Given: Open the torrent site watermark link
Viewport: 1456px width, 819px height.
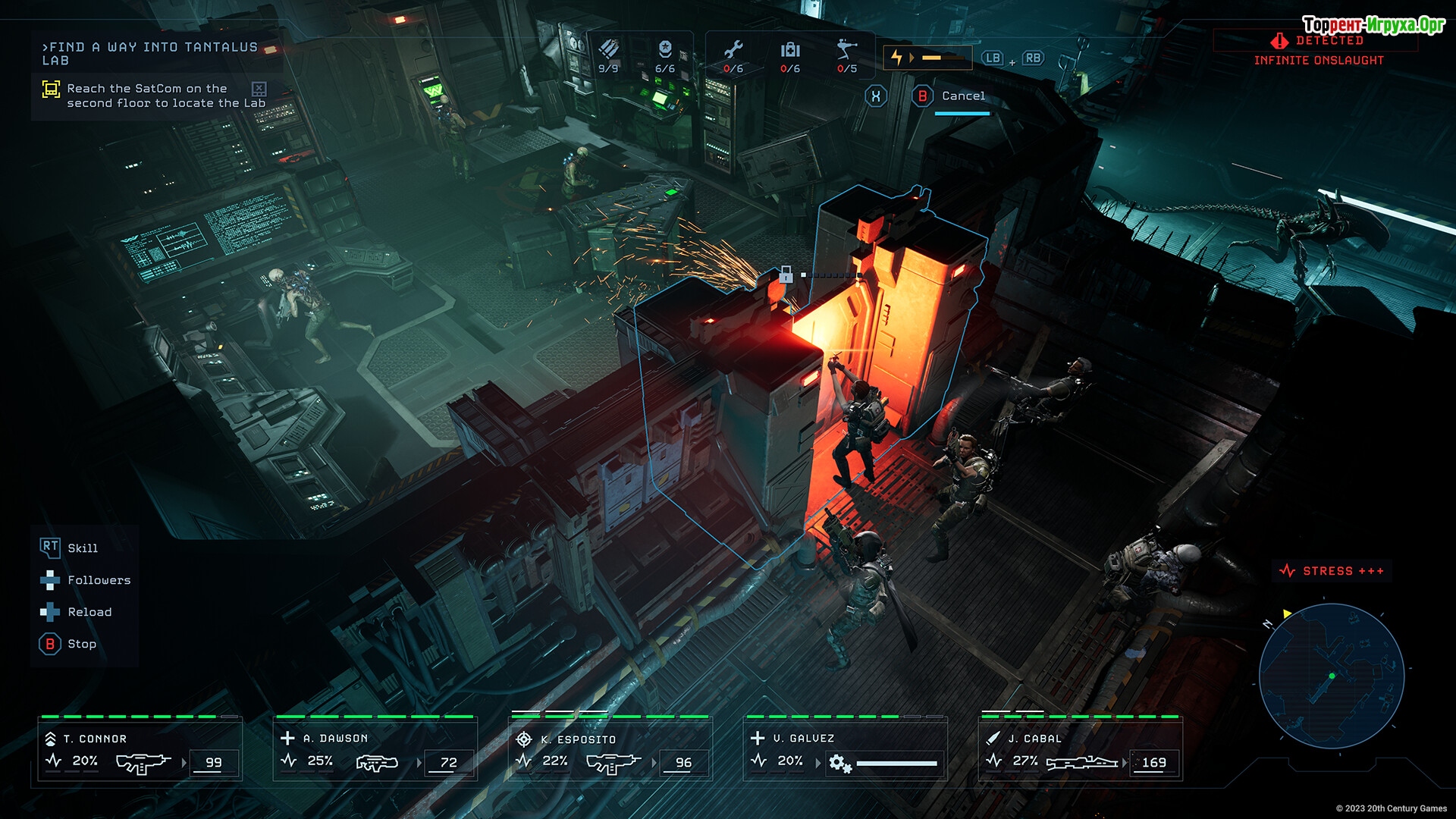Looking at the screenshot, I should pos(1373,25).
